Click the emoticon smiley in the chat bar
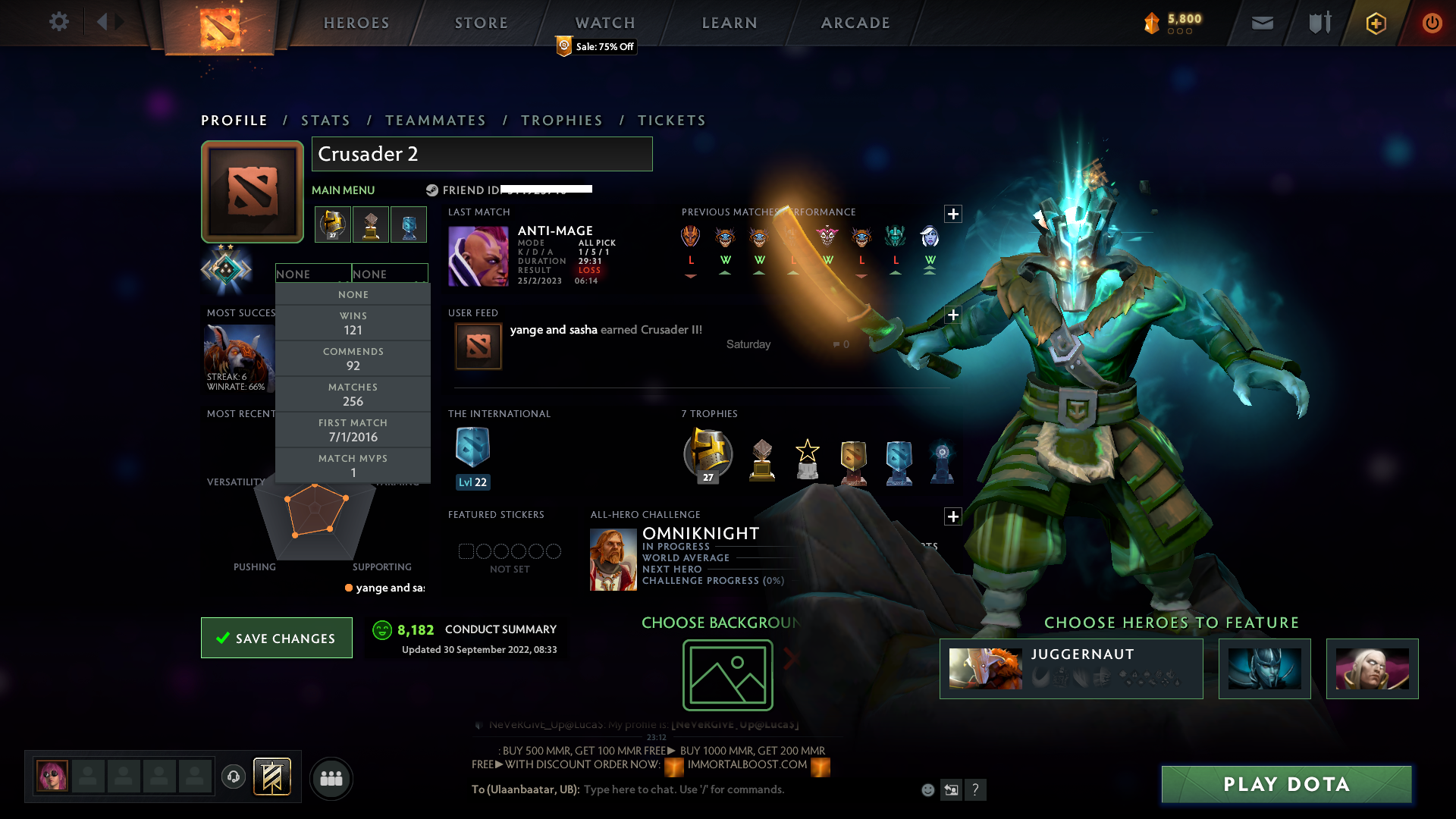The width and height of the screenshot is (1456, 819). [927, 789]
